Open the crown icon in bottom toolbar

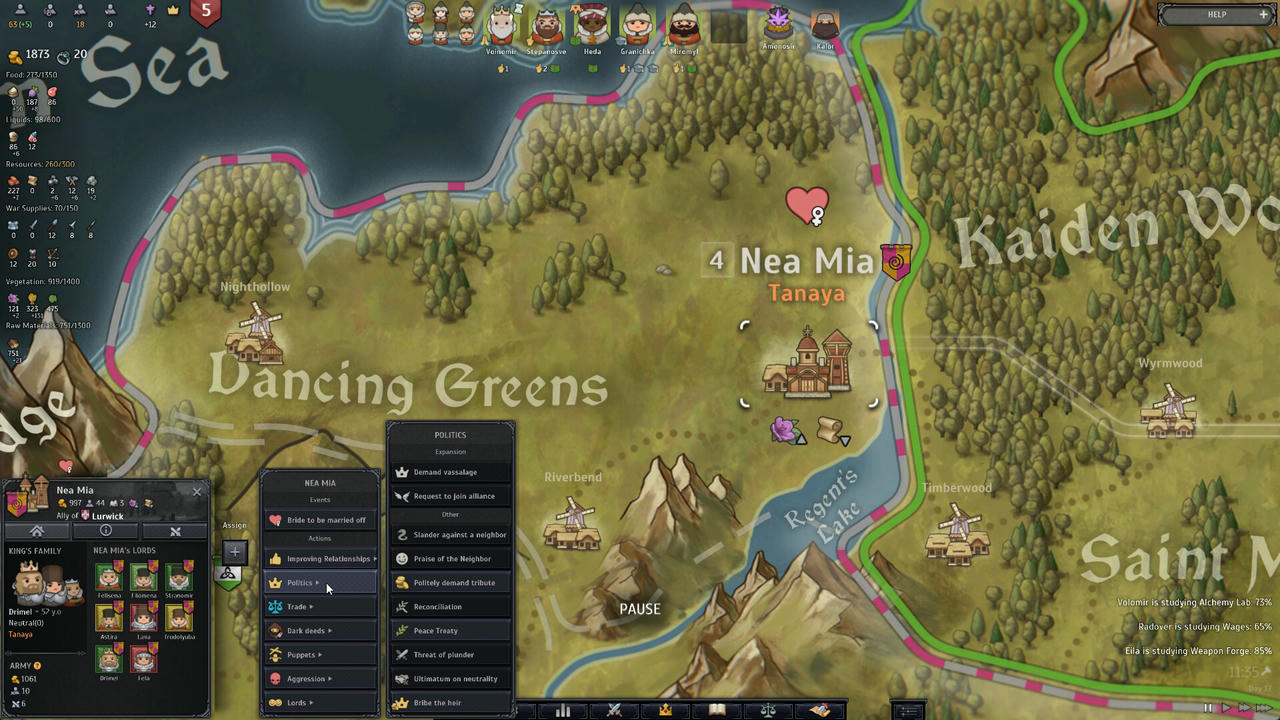coord(665,710)
